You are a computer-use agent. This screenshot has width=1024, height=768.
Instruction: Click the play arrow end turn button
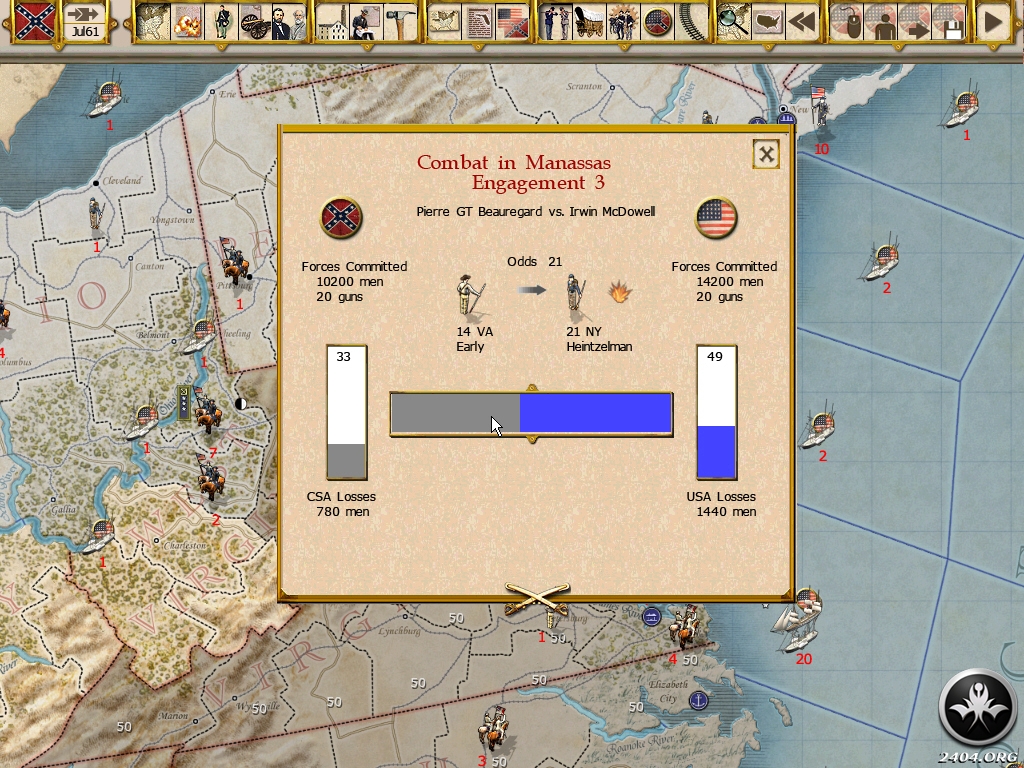[992, 21]
